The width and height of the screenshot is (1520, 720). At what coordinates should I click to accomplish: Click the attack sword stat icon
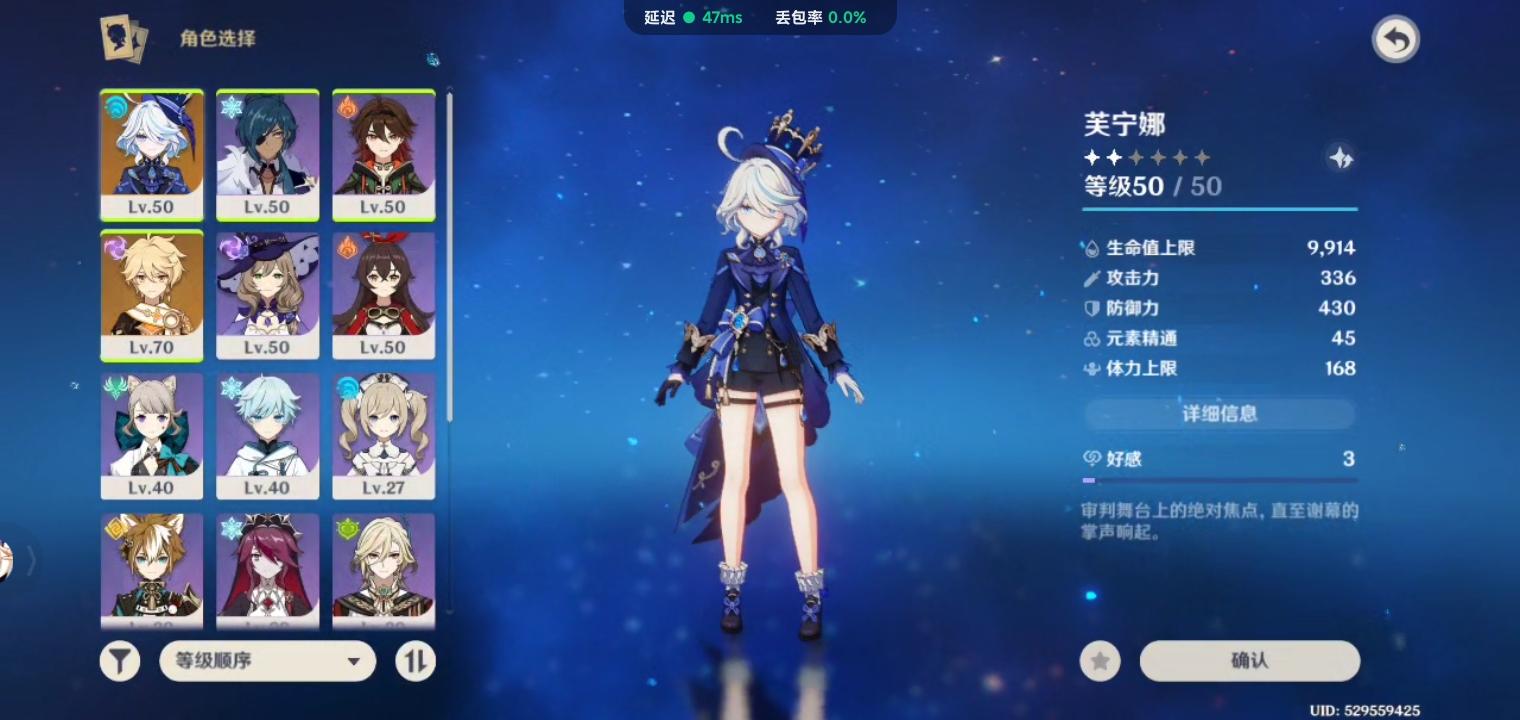coord(1090,278)
